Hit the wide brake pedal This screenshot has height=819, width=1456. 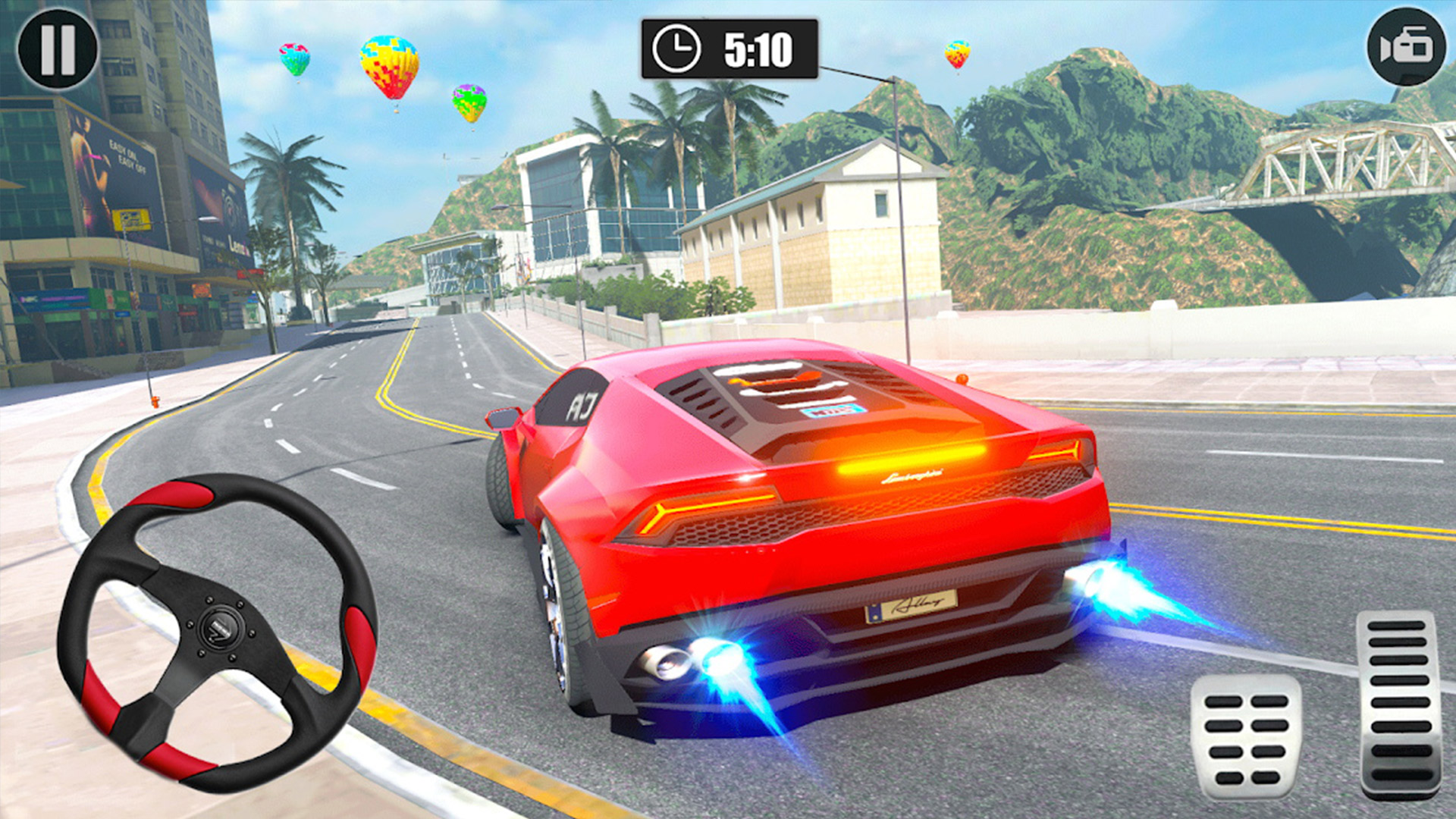pos(1245,737)
